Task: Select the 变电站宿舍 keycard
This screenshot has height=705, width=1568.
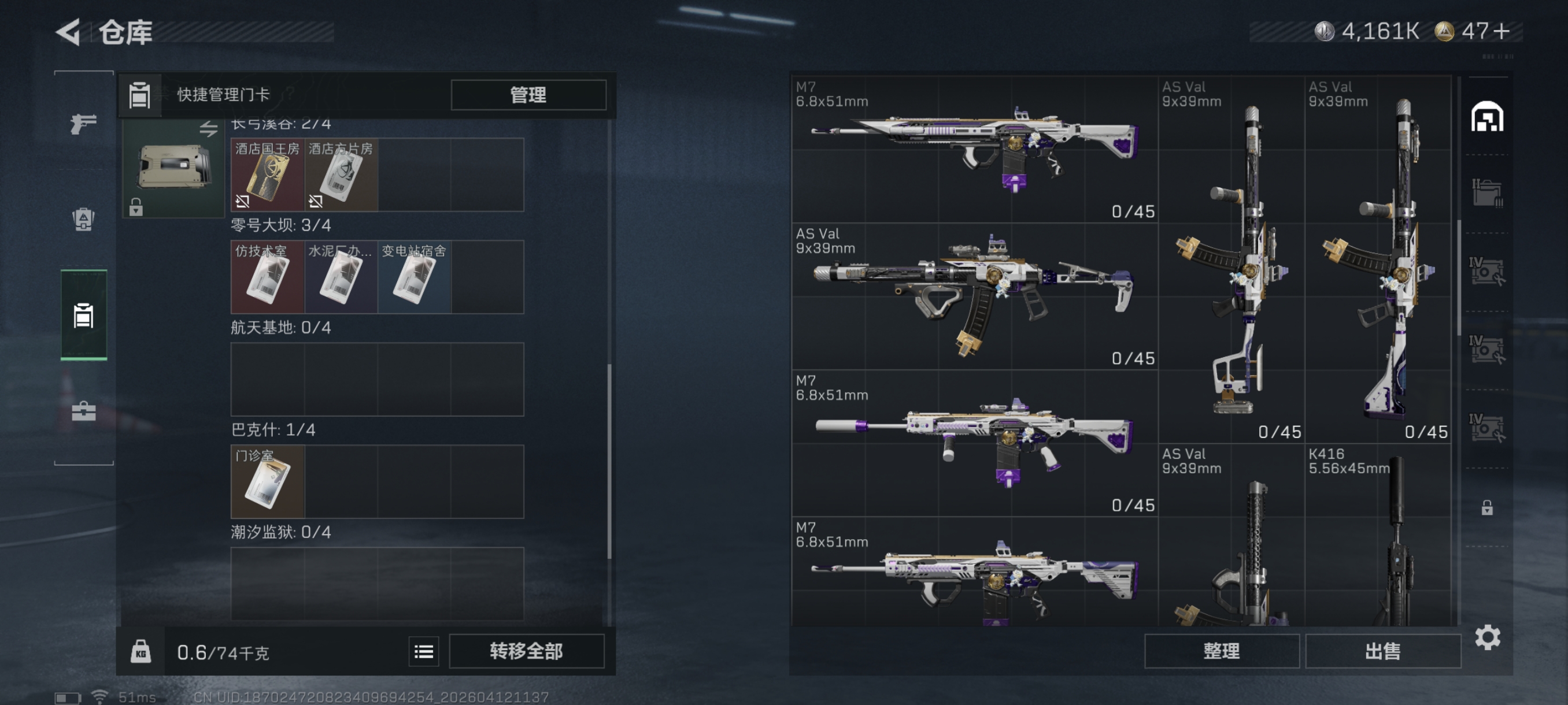Action: pyautogui.click(x=414, y=277)
